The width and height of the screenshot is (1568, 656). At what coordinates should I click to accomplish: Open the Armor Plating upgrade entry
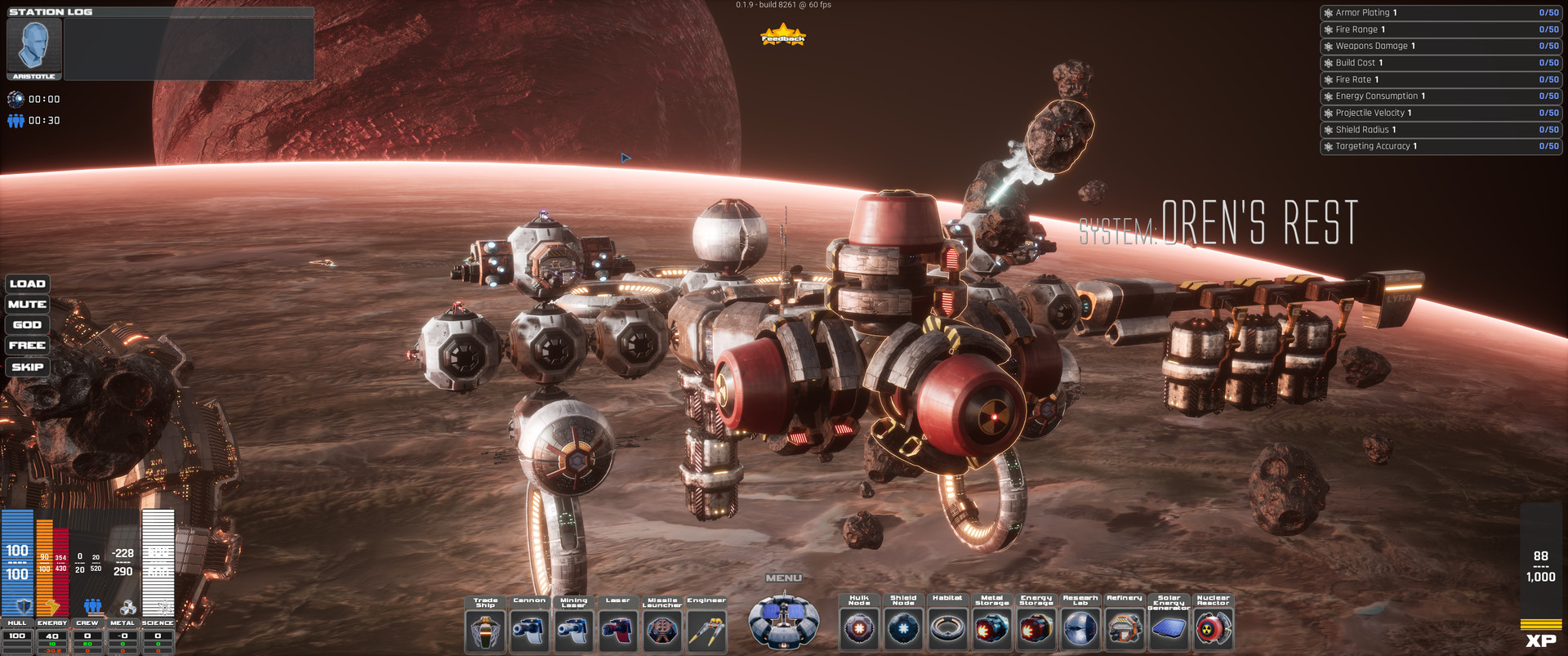tap(1440, 12)
